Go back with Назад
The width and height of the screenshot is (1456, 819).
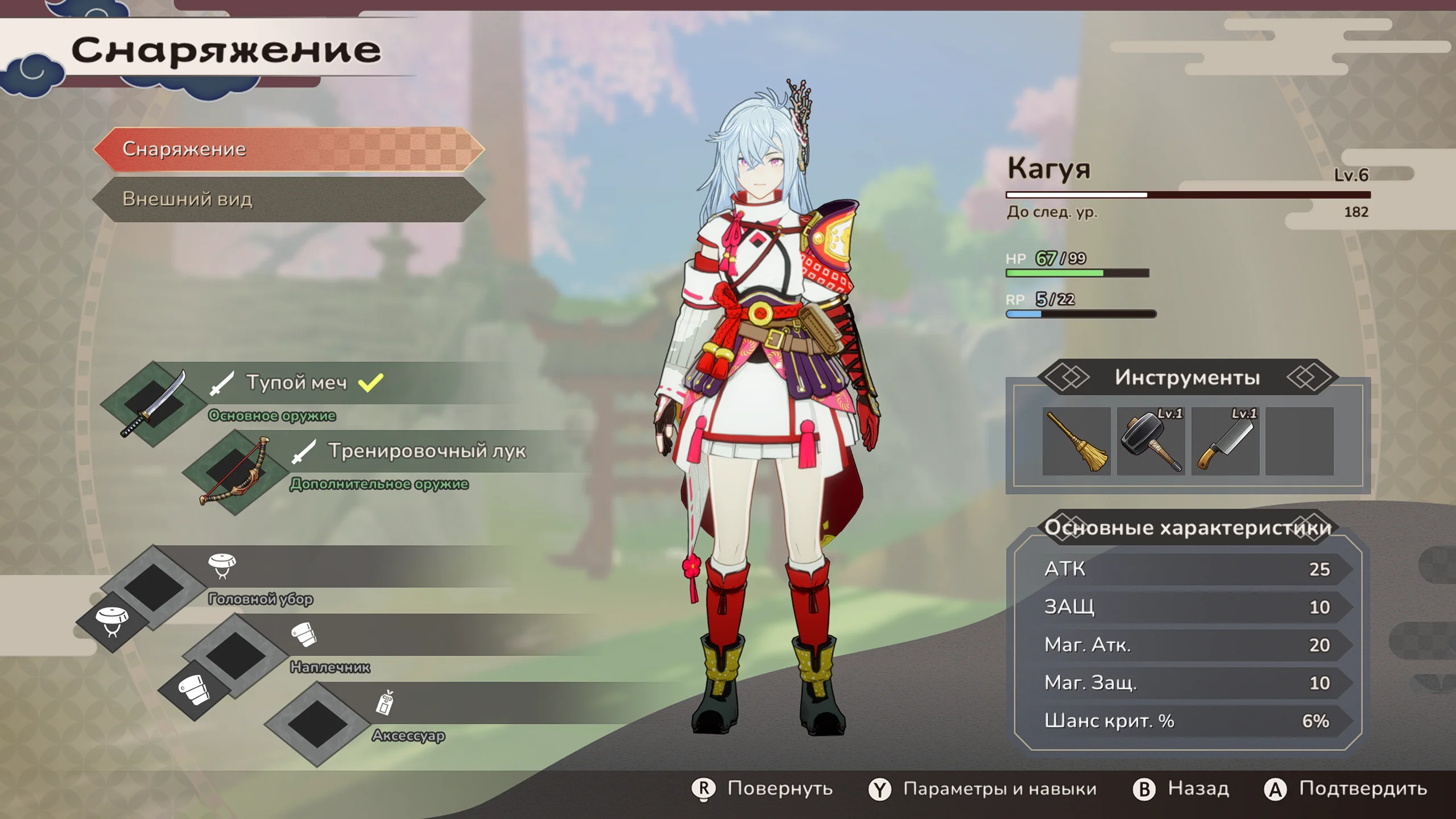click(1181, 789)
